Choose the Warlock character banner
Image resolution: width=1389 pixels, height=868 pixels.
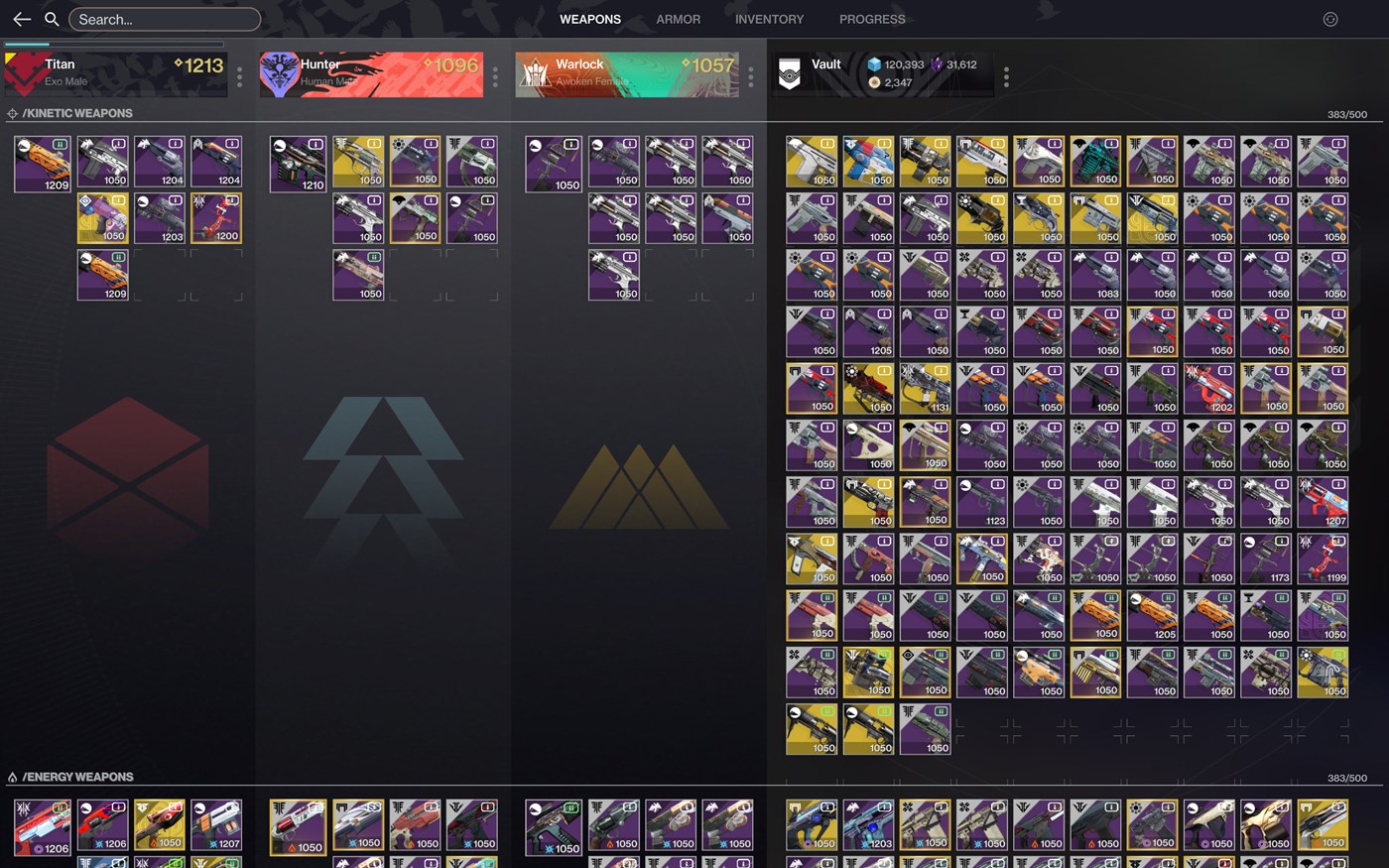click(627, 74)
